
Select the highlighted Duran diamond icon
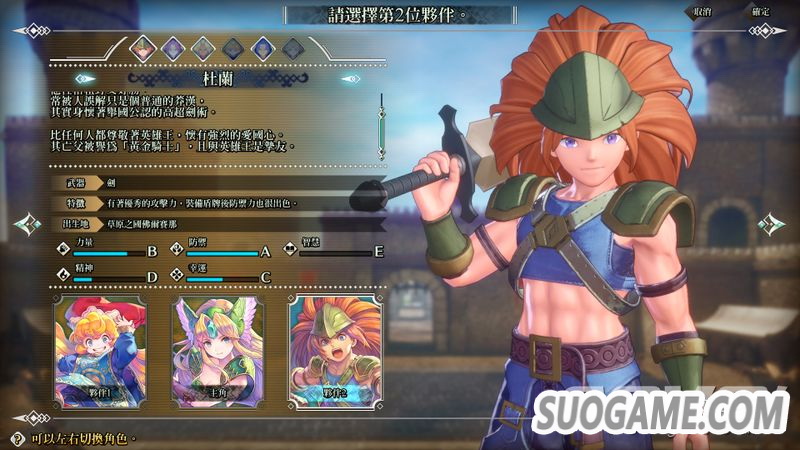pos(142,46)
